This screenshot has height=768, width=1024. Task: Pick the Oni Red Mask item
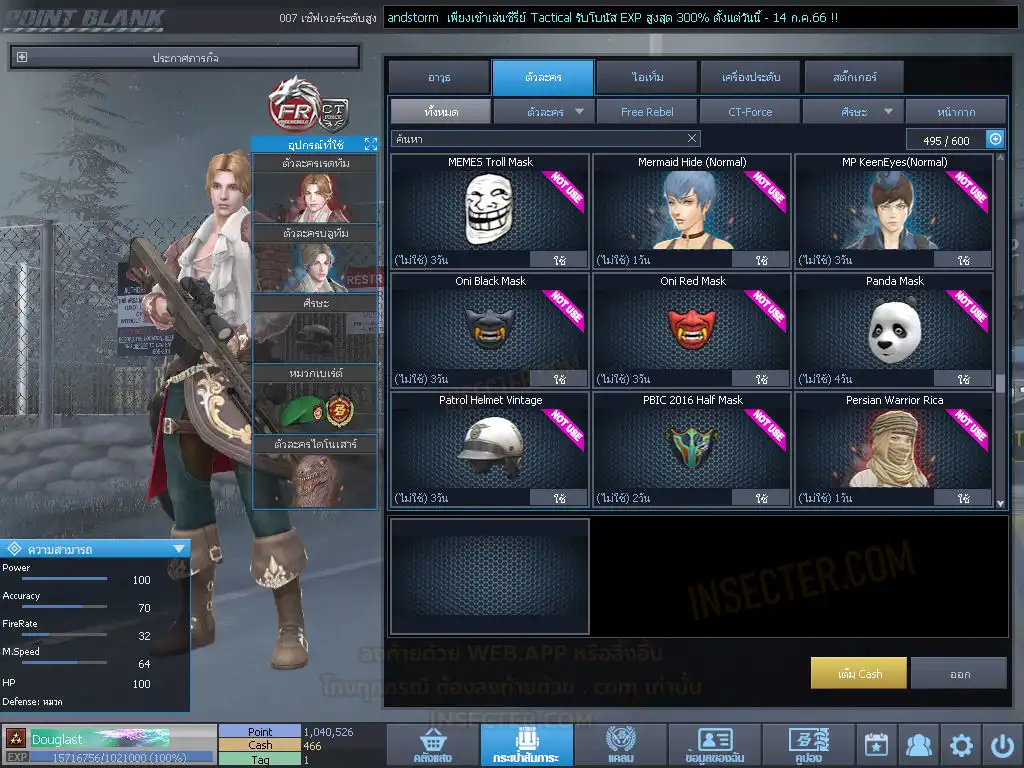692,330
